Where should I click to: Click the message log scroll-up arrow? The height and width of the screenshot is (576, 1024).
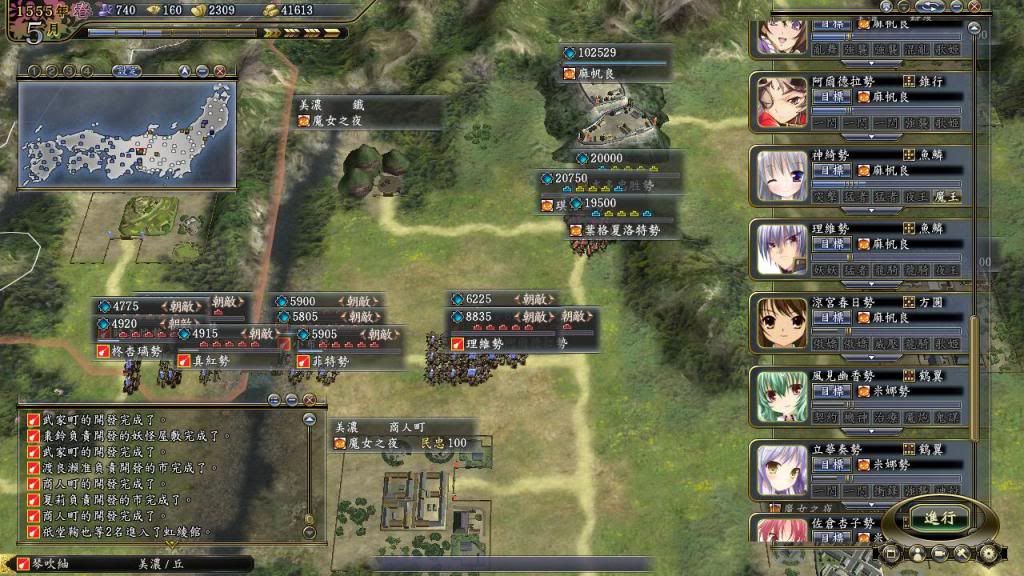309,419
